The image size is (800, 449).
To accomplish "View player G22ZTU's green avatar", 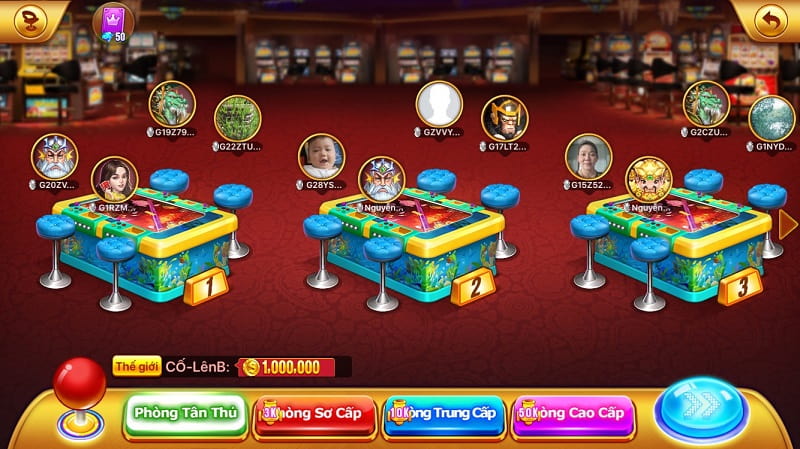I will [238, 118].
